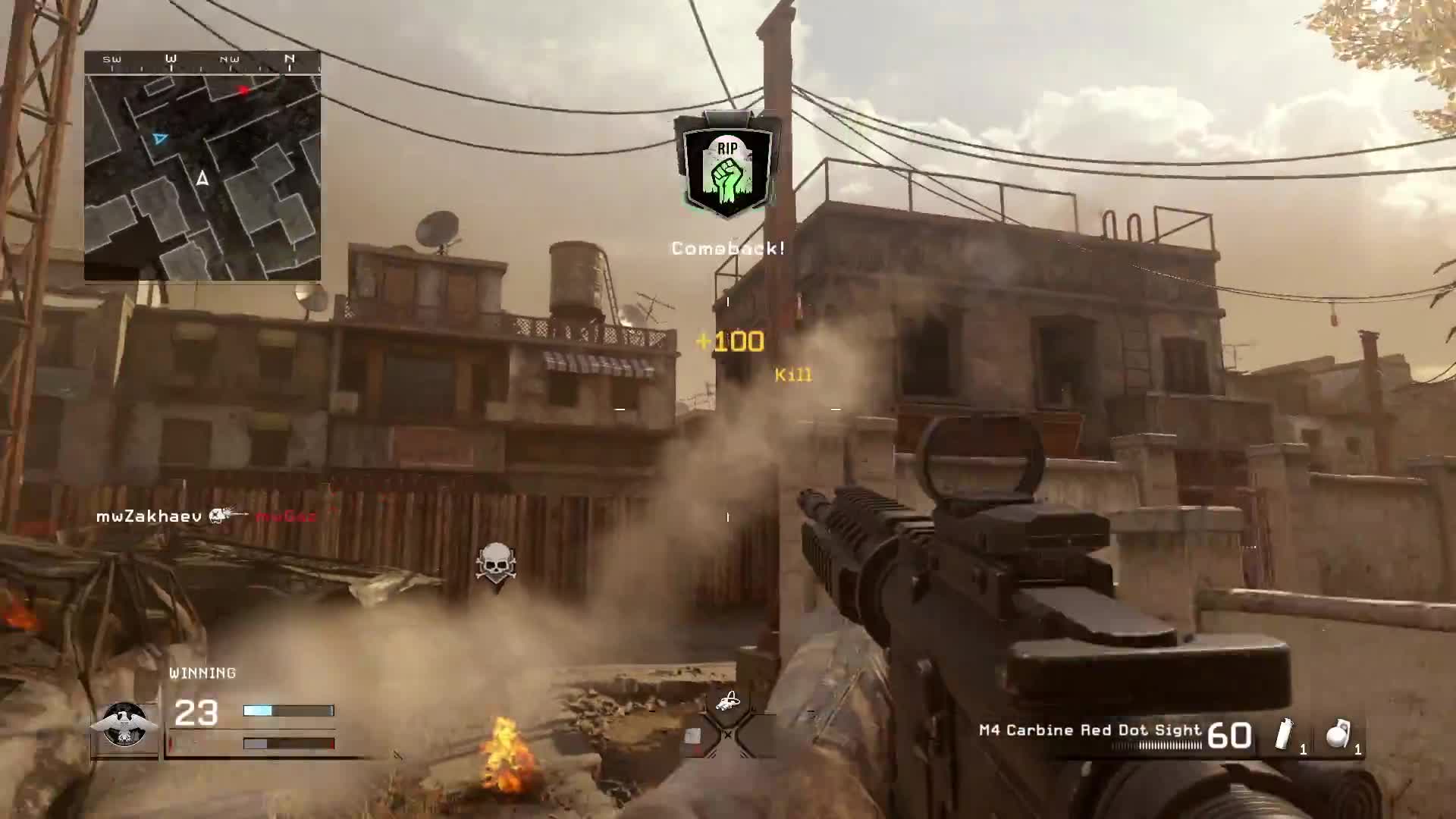Select the blue teammate arrow on the minimap

tap(160, 139)
